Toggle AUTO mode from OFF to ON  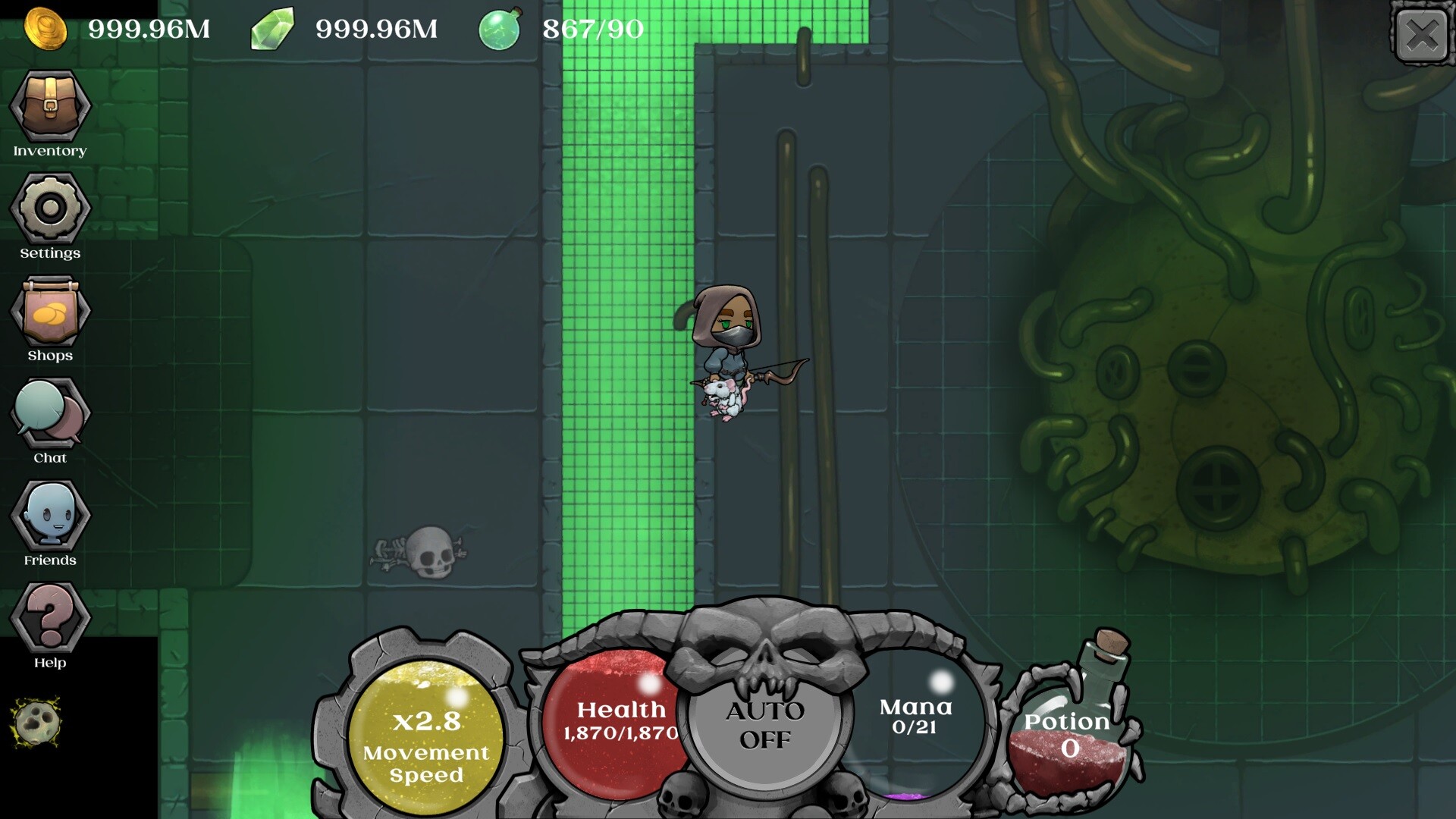pos(766,728)
